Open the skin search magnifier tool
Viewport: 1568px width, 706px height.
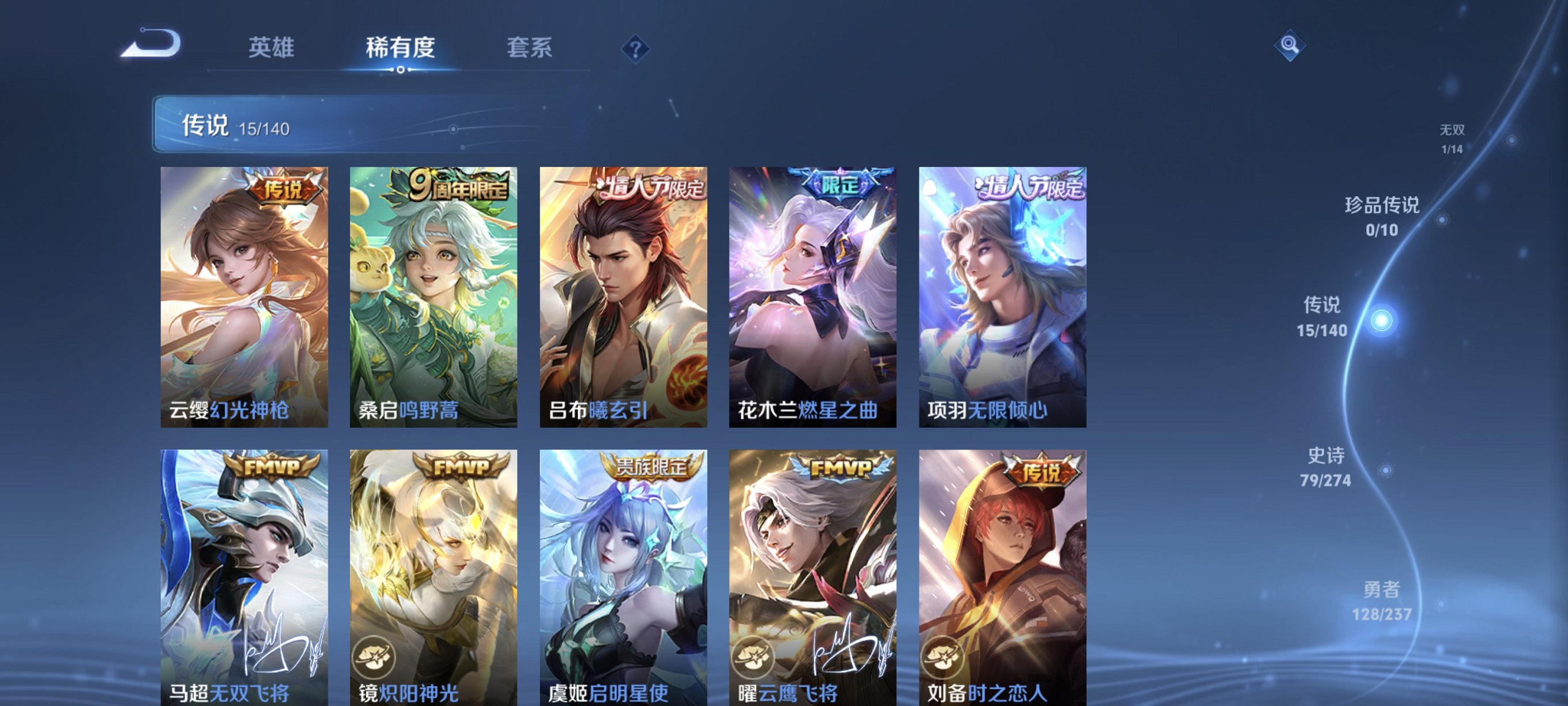(1291, 46)
